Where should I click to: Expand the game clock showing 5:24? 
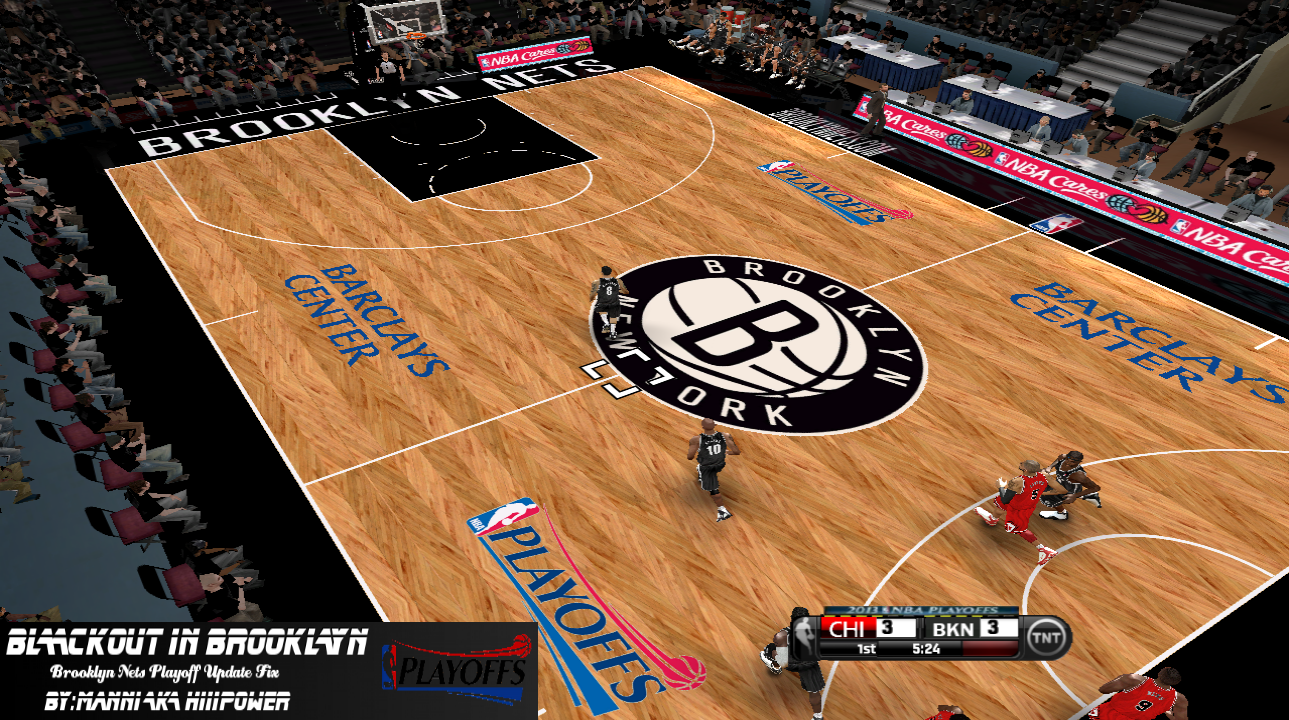pyautogui.click(x=925, y=646)
